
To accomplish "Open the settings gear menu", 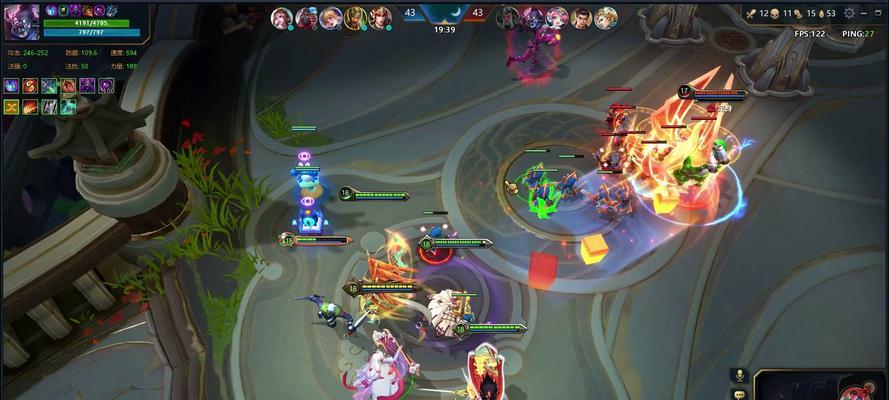I will (848, 13).
